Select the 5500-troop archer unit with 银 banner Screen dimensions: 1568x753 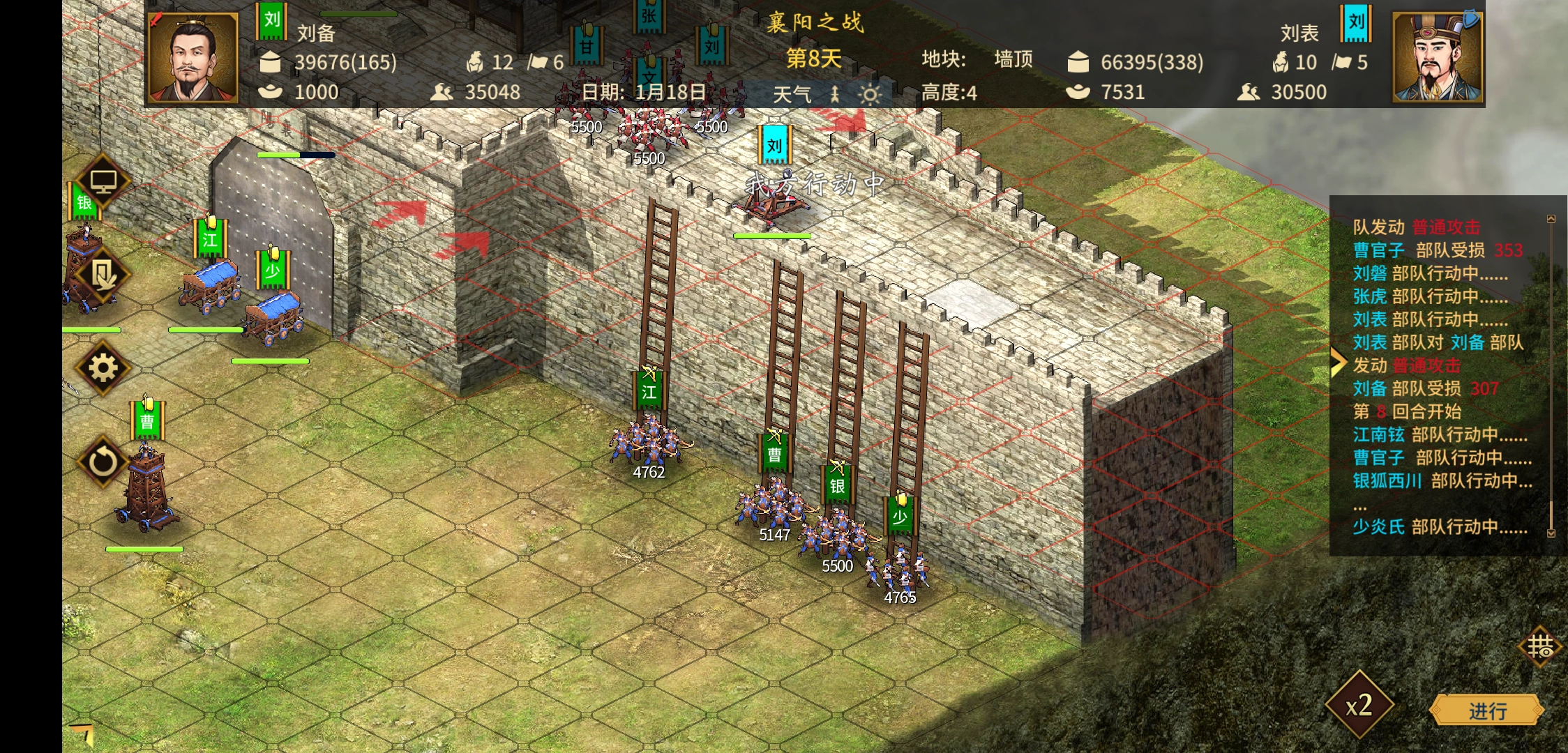[837, 535]
